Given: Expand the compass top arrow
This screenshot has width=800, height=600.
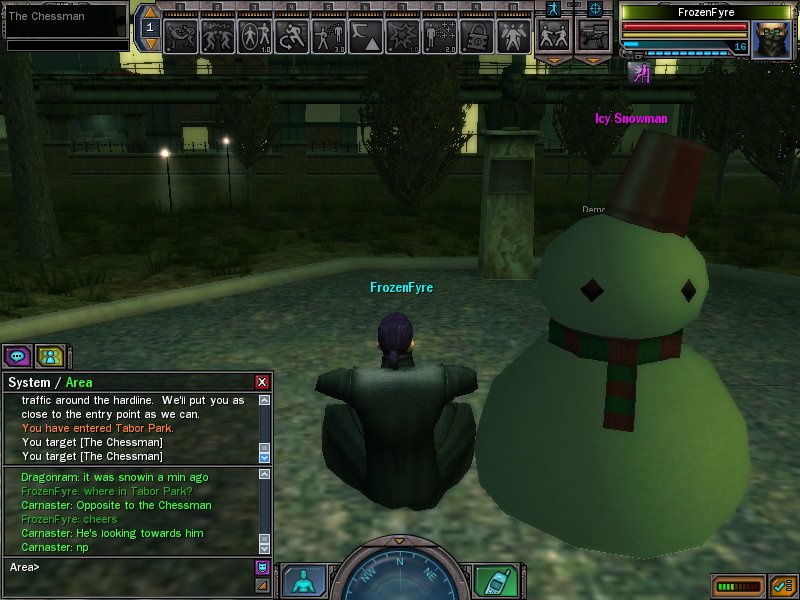Looking at the screenshot, I should pyautogui.click(x=398, y=541).
